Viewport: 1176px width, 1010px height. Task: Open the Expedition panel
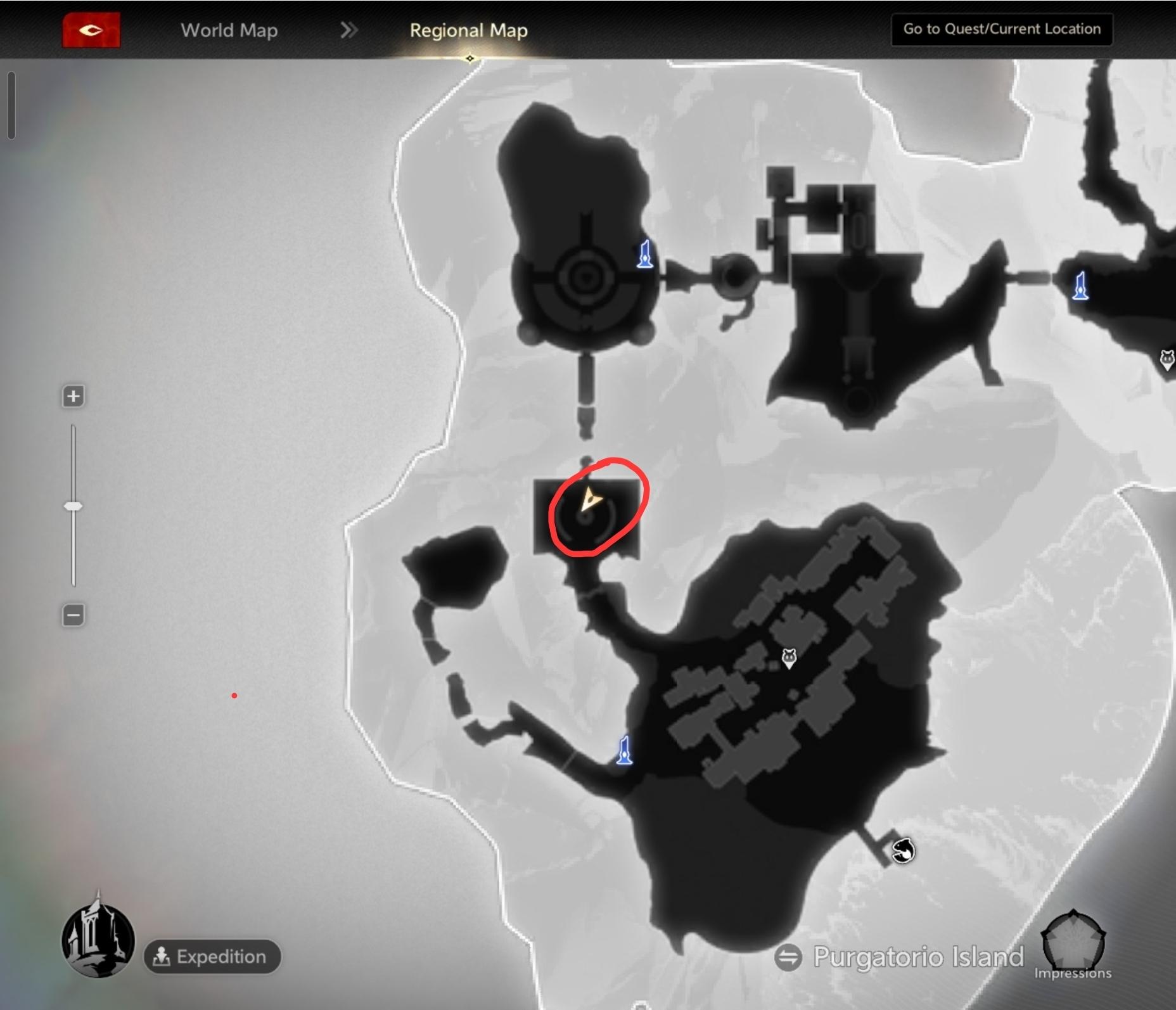click(212, 956)
